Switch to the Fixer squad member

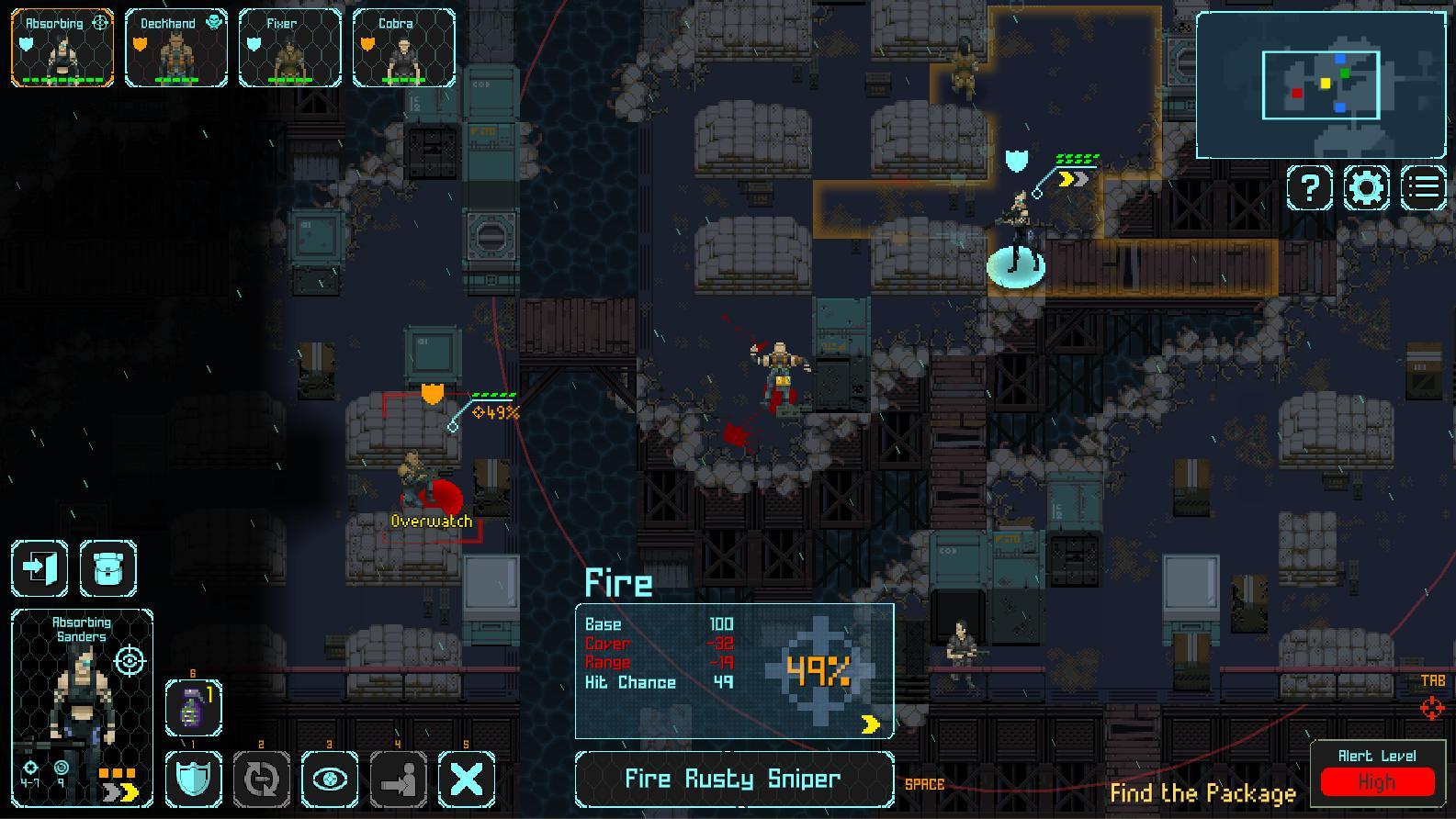[x=289, y=48]
